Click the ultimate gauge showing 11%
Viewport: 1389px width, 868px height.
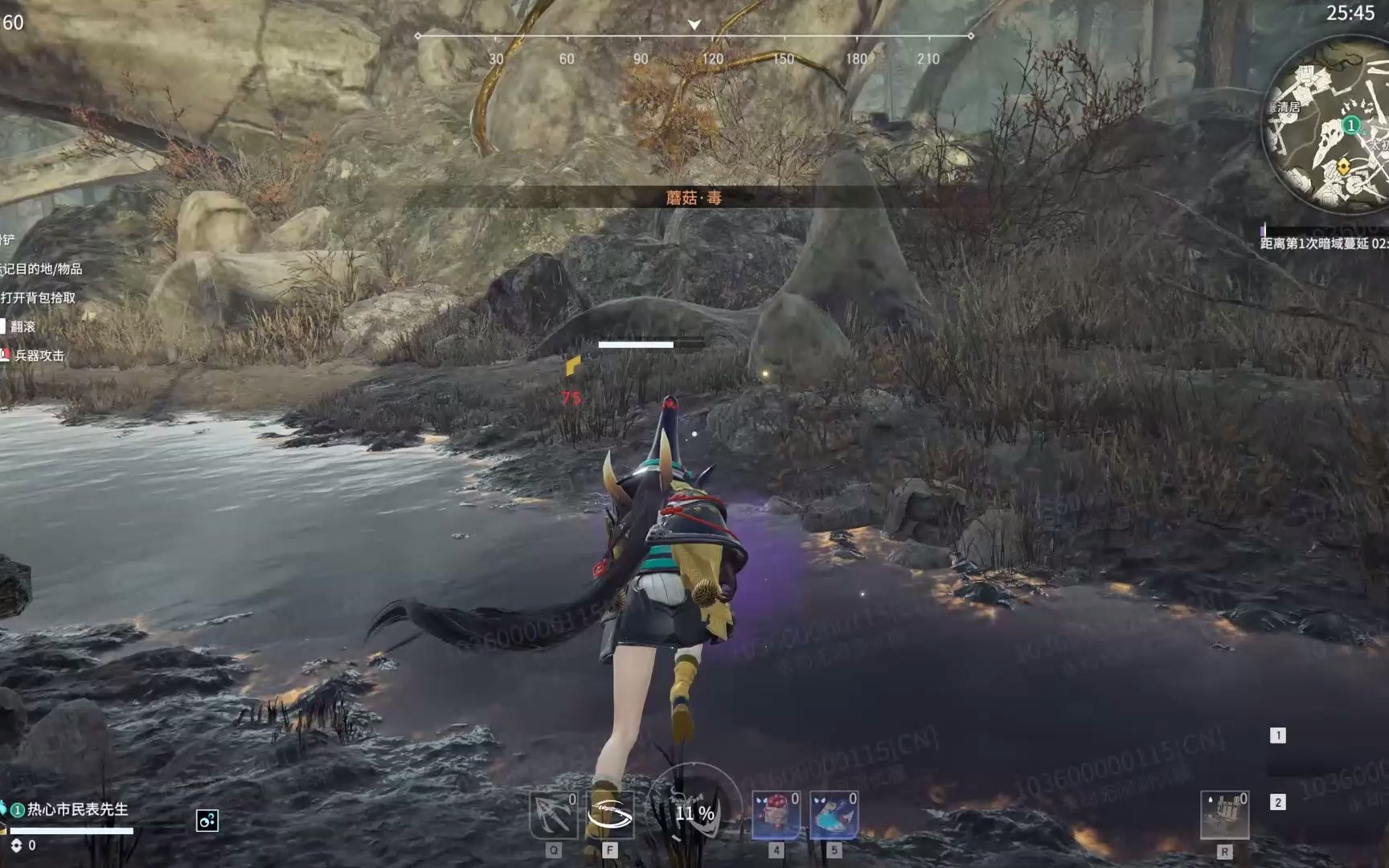[694, 813]
